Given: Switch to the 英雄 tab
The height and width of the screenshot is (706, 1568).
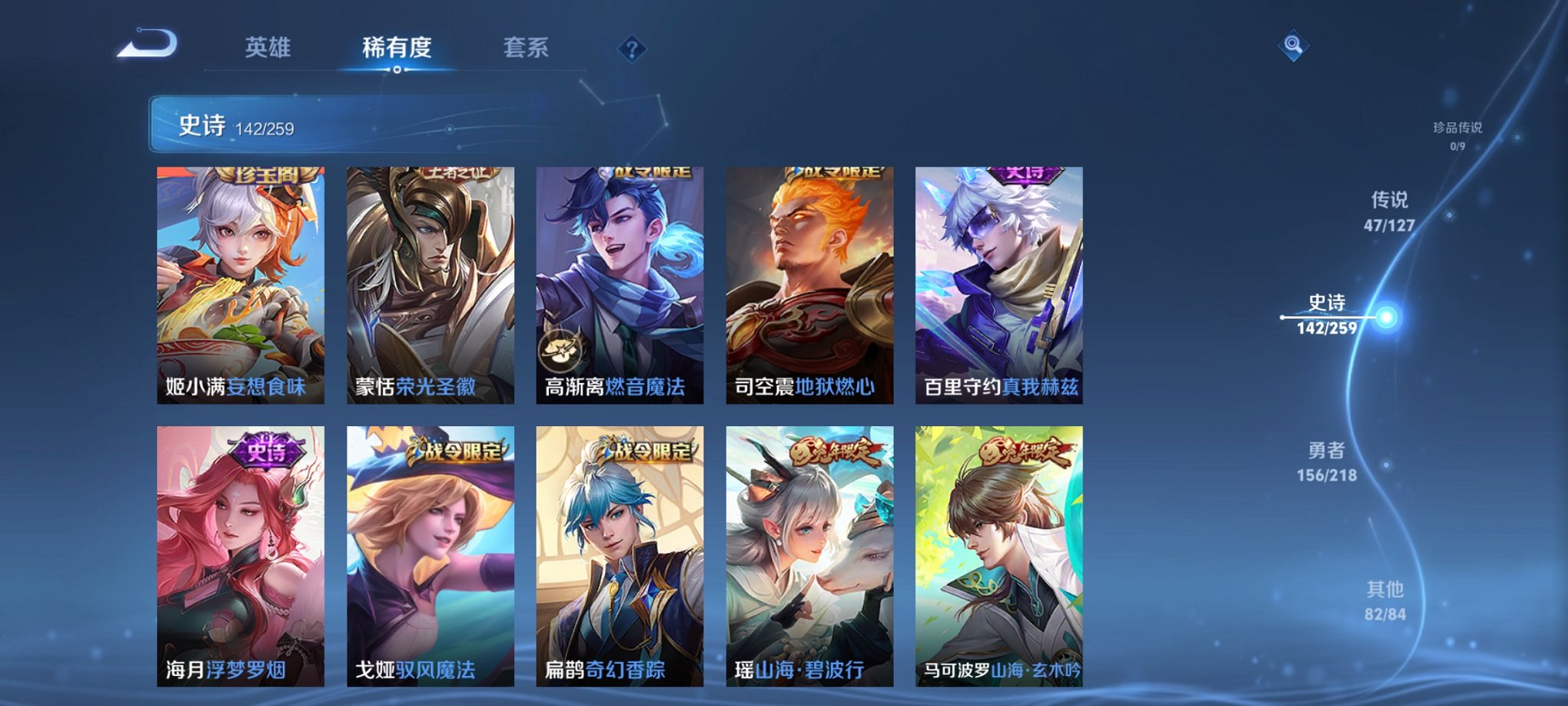Looking at the screenshot, I should [x=267, y=48].
